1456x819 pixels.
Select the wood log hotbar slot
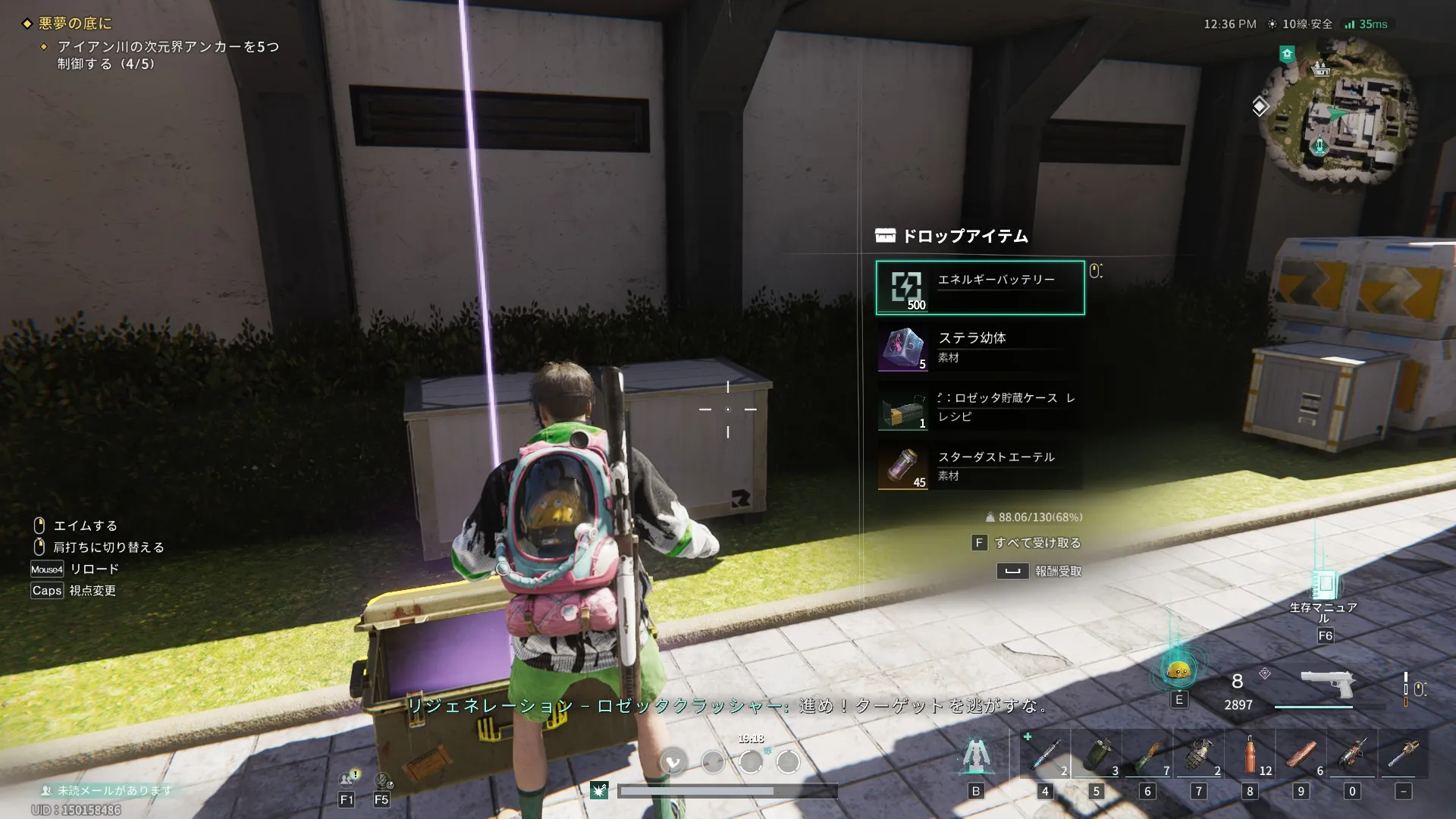[1301, 754]
